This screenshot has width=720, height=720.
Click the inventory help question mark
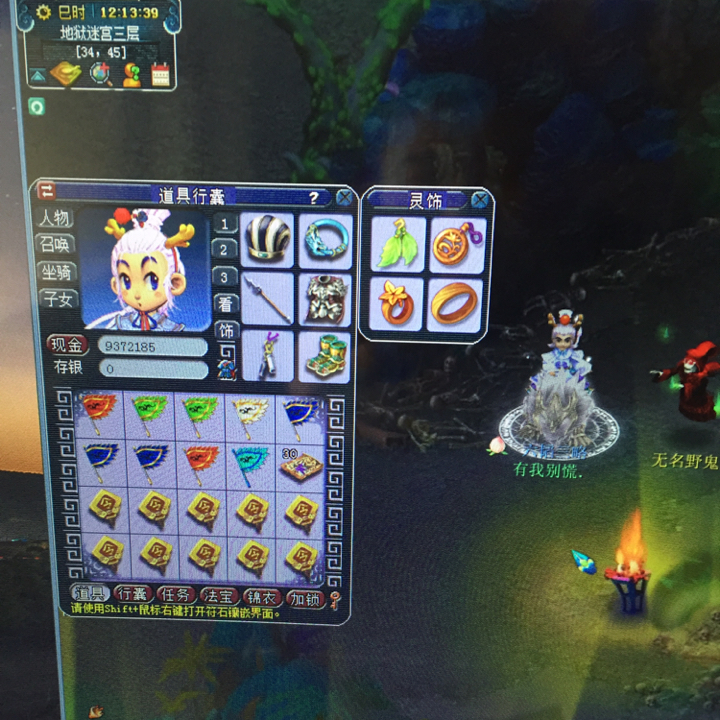click(313, 198)
